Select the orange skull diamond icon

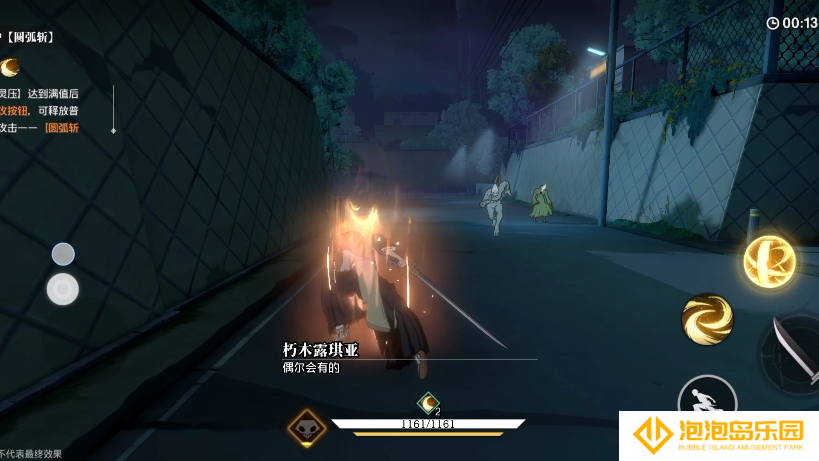306,428
